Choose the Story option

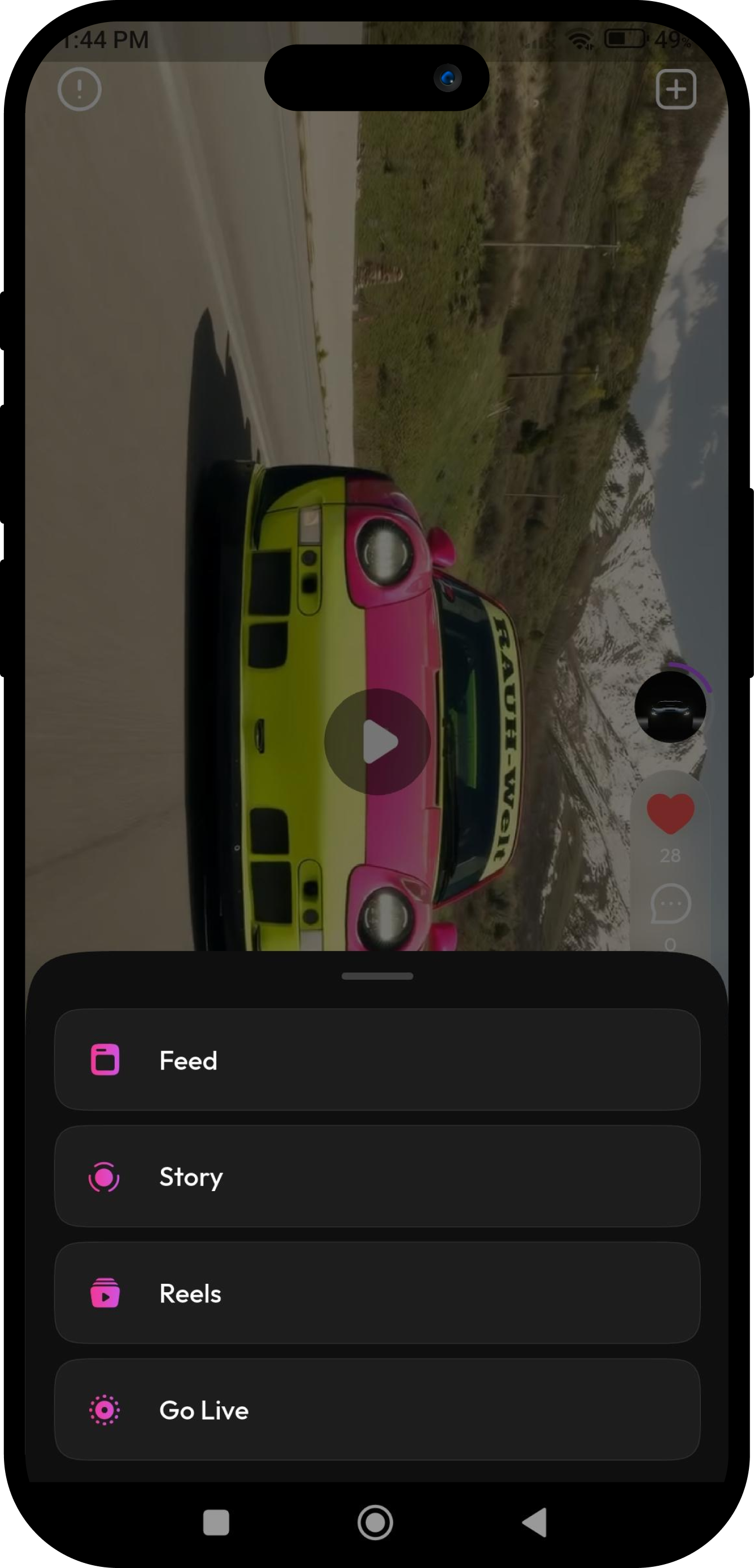pyautogui.click(x=377, y=1176)
